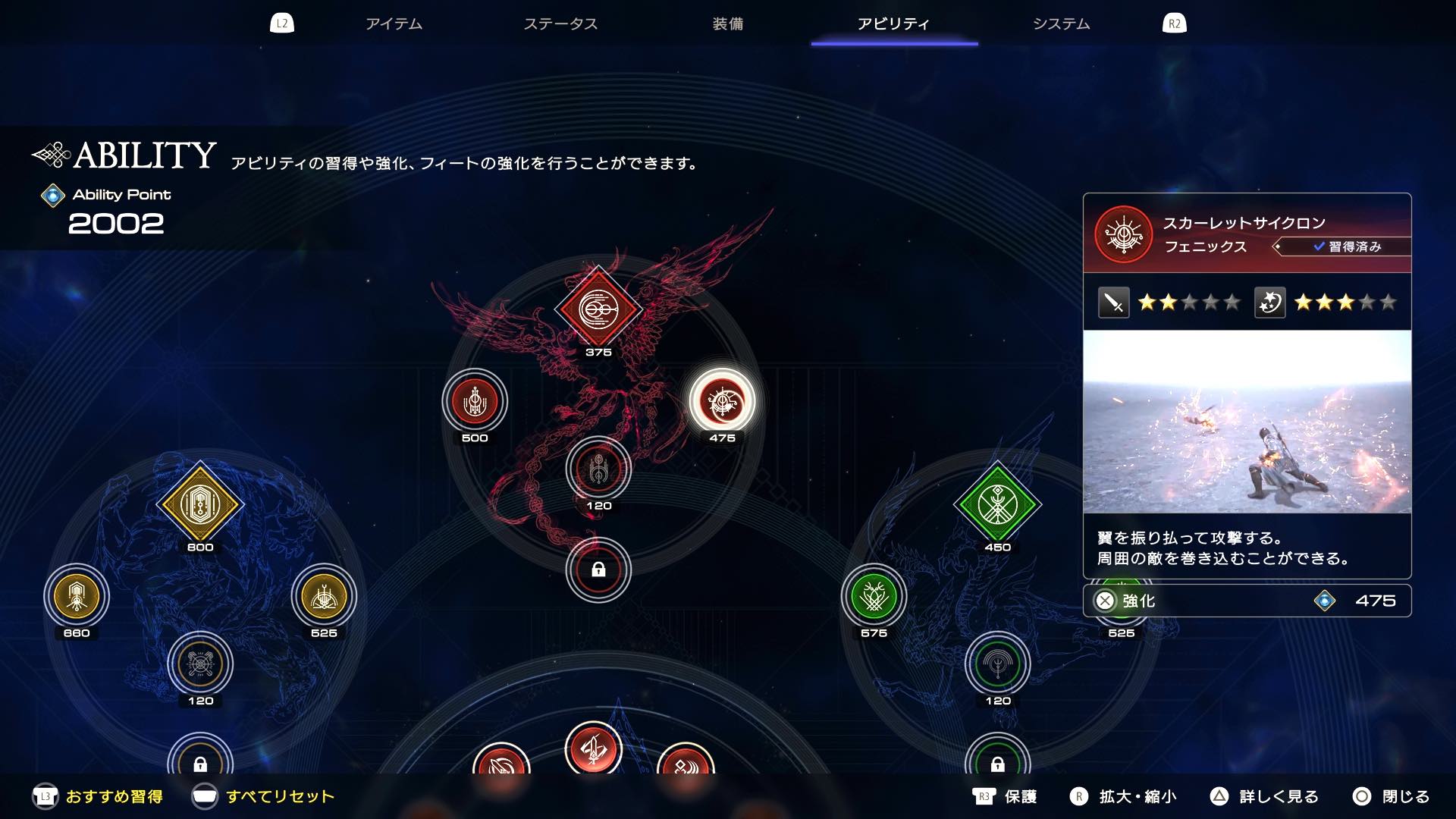Viewport: 1456px width, 819px height.
Task: Select the Scarlet Cyclone ability portrait in detail panel
Action: click(1123, 235)
